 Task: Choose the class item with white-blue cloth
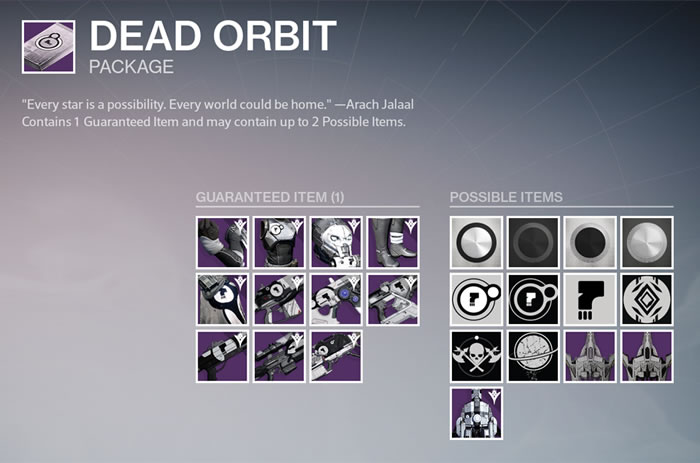coord(222,299)
